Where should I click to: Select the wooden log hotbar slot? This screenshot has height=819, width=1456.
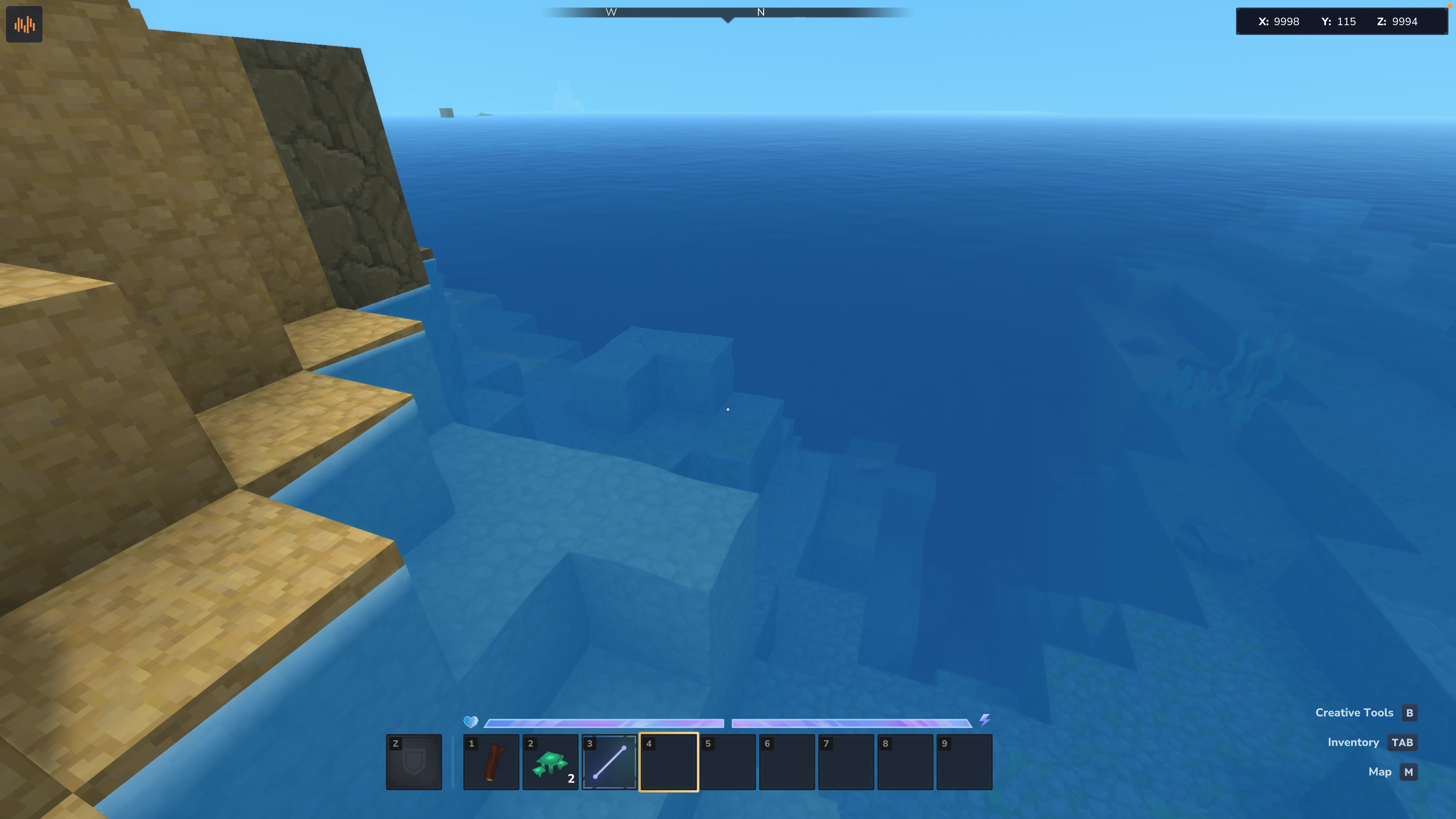[491, 762]
